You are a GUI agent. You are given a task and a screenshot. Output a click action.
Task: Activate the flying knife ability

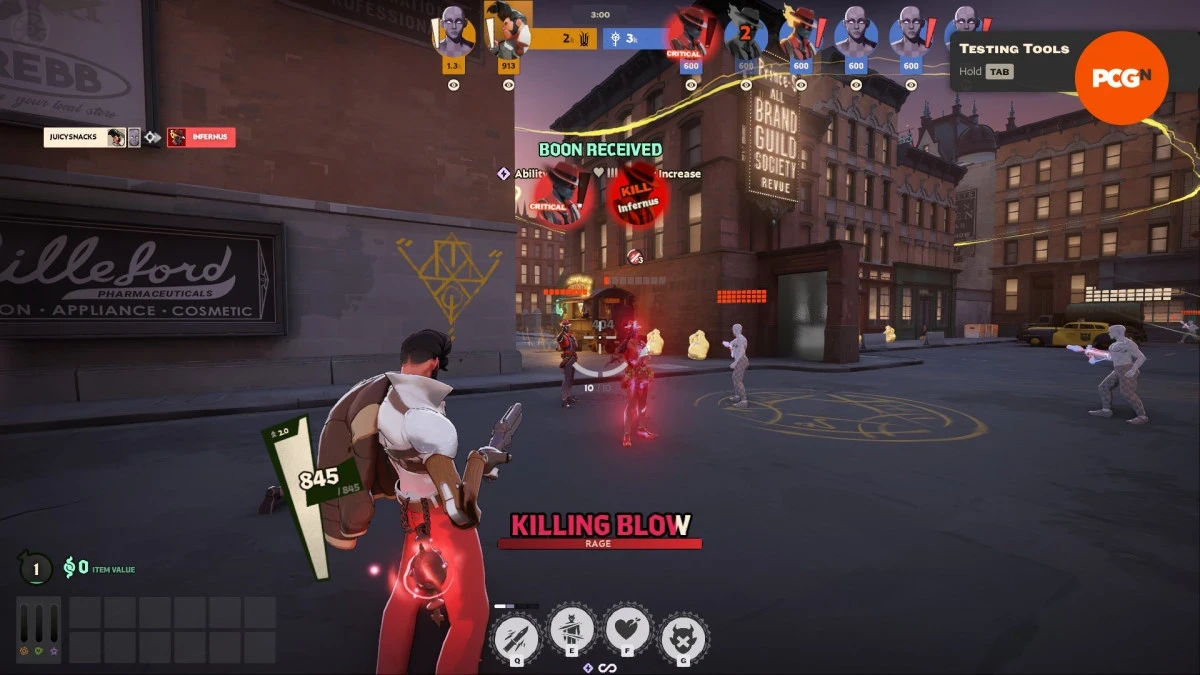(x=517, y=633)
